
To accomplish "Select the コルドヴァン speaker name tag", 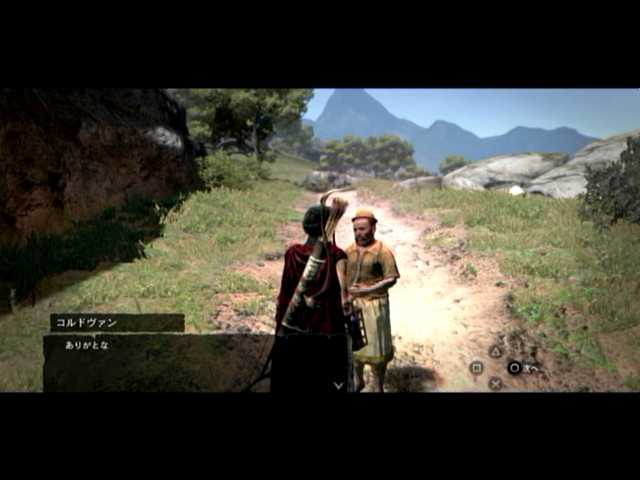I will tap(117, 323).
